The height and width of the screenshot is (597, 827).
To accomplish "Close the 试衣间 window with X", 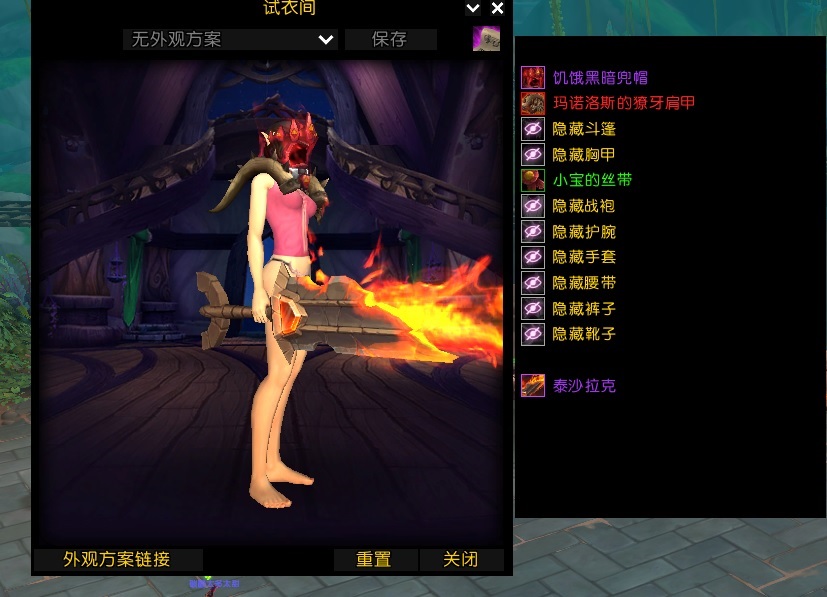I will [497, 9].
